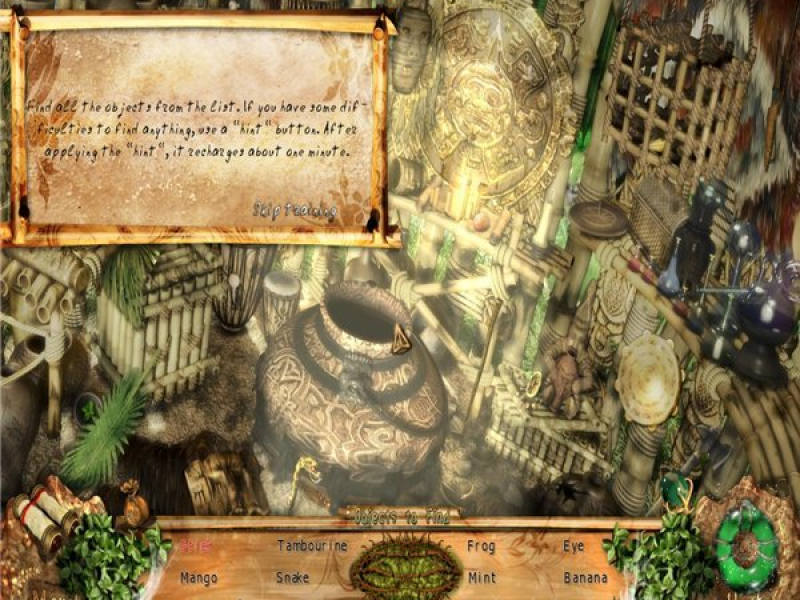Choose Eye from the objects to find
Image resolution: width=800 pixels, height=600 pixels.
pos(573,547)
